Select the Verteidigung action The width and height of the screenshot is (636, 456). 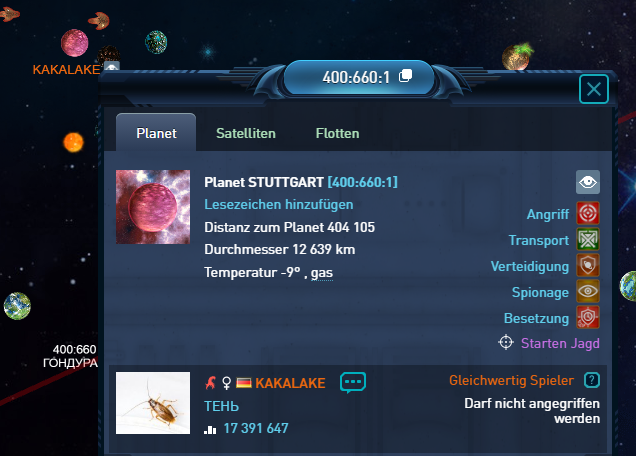coord(587,266)
